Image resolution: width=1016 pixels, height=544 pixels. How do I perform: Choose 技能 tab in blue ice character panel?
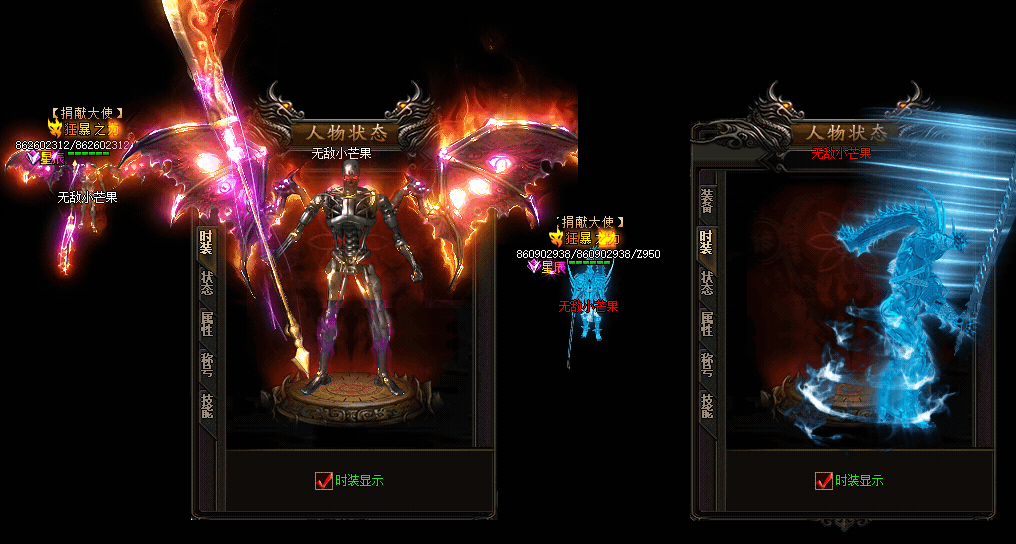[x=706, y=404]
